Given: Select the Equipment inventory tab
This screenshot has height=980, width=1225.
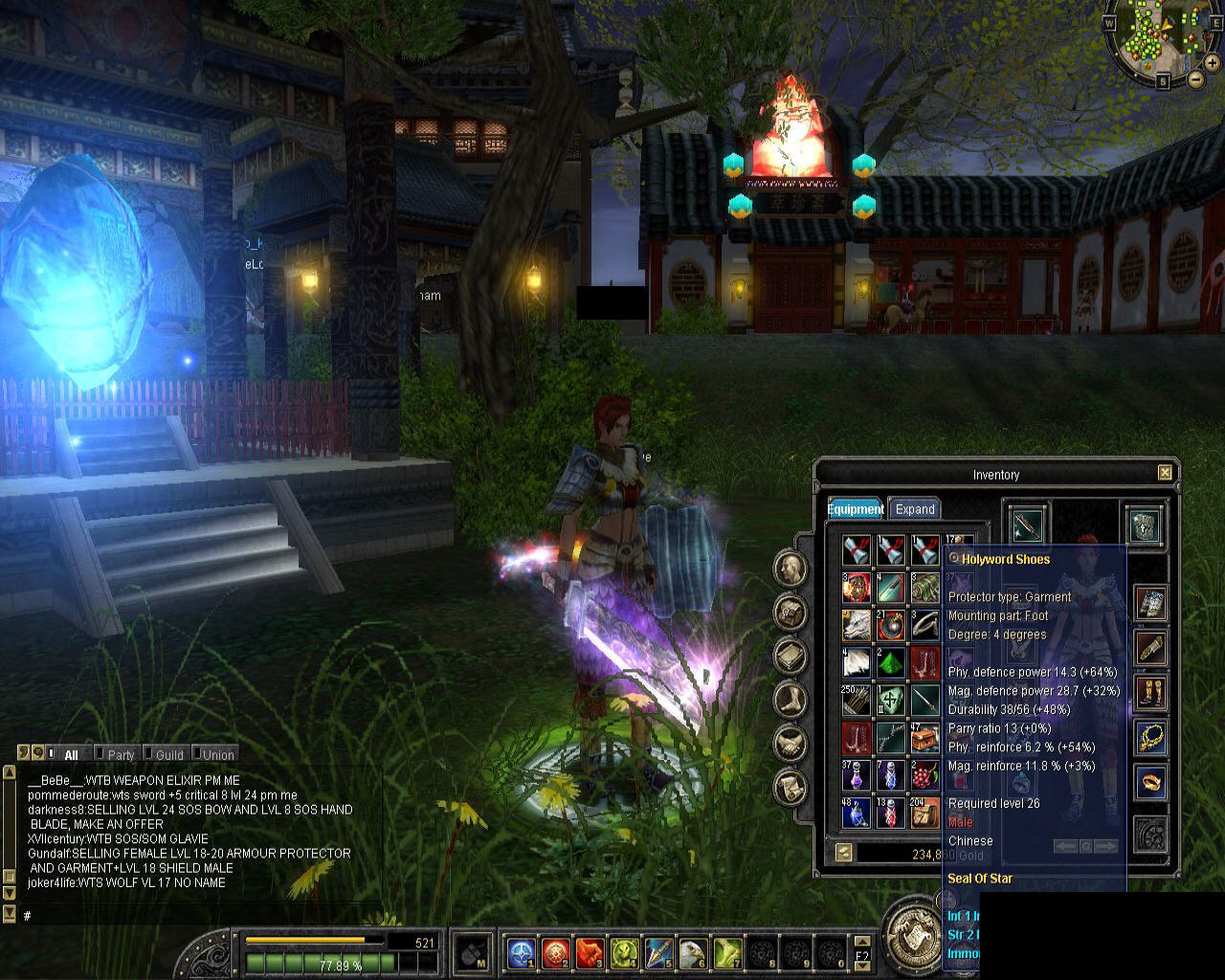Looking at the screenshot, I should coord(856,509).
